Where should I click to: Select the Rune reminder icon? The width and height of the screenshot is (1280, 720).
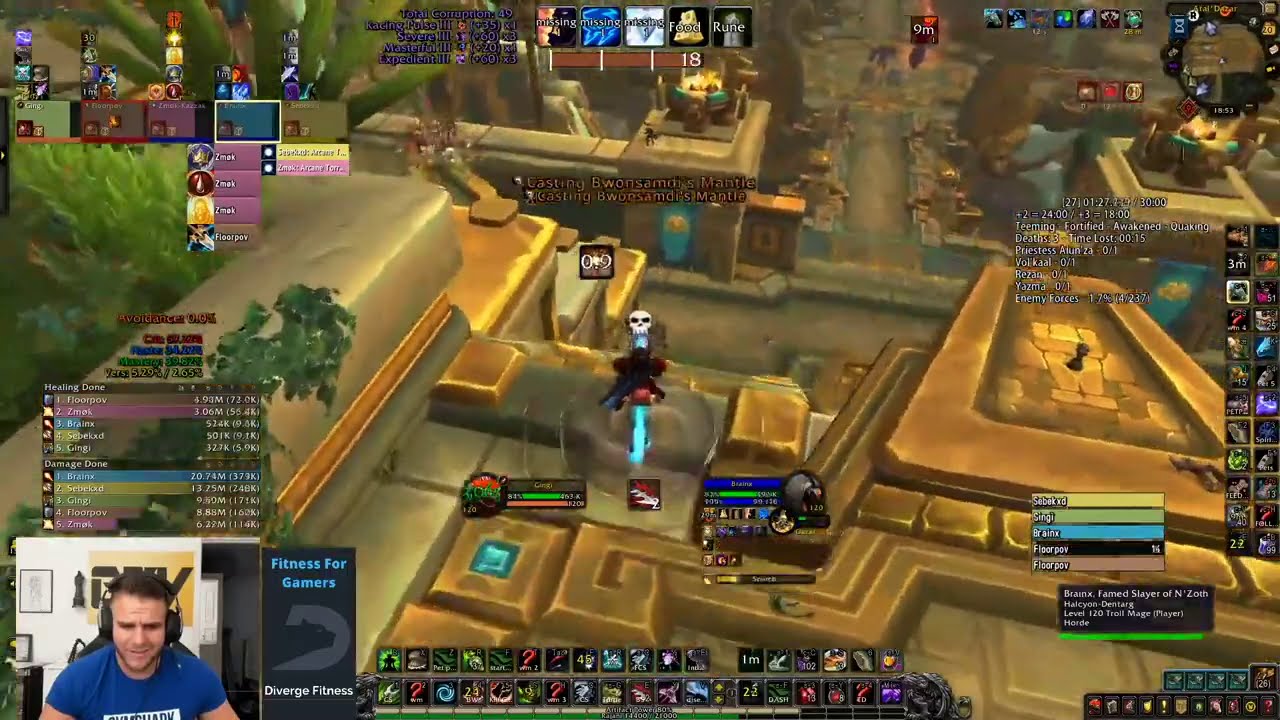coord(729,27)
